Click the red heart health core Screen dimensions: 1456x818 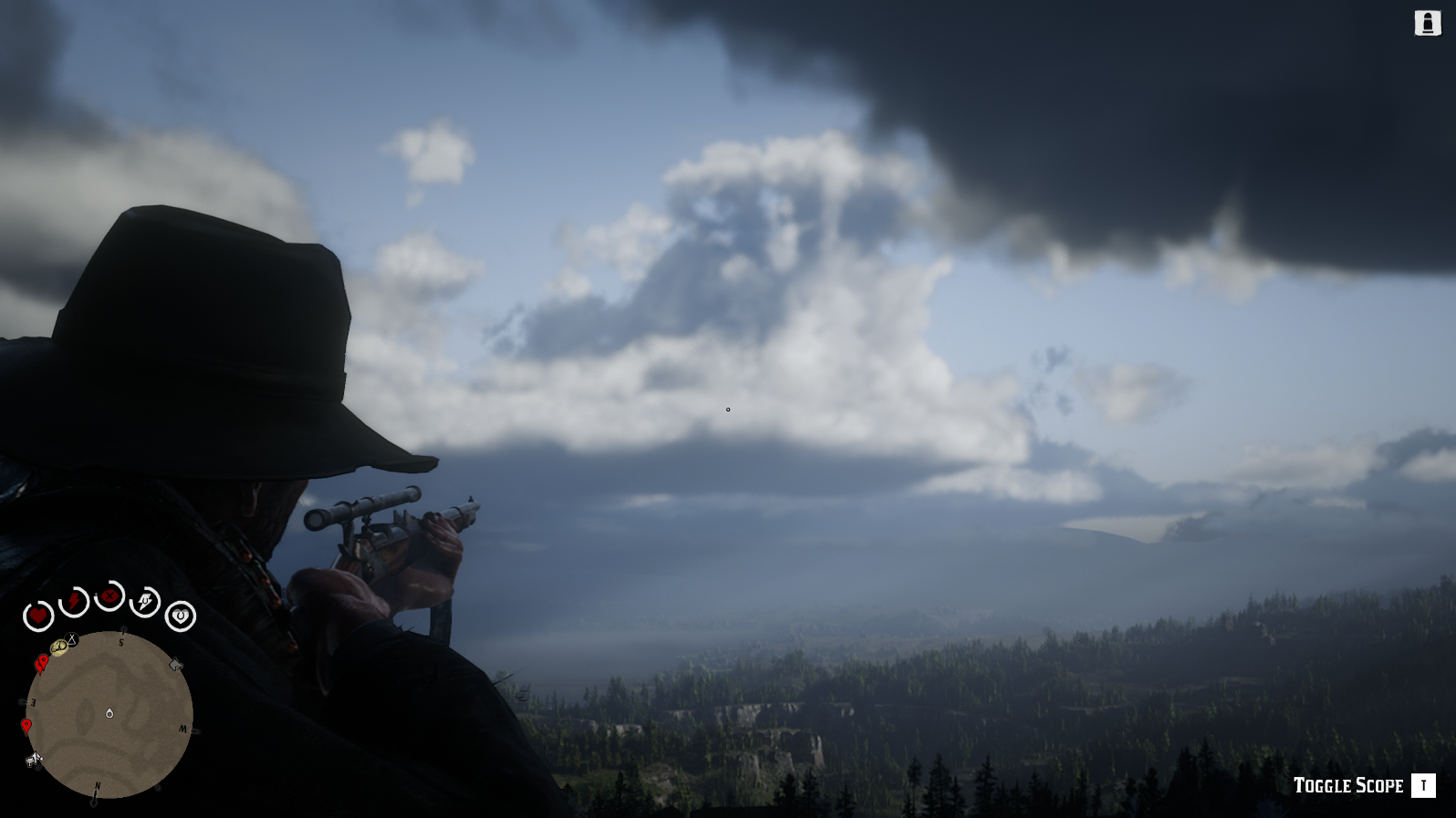coord(38,617)
